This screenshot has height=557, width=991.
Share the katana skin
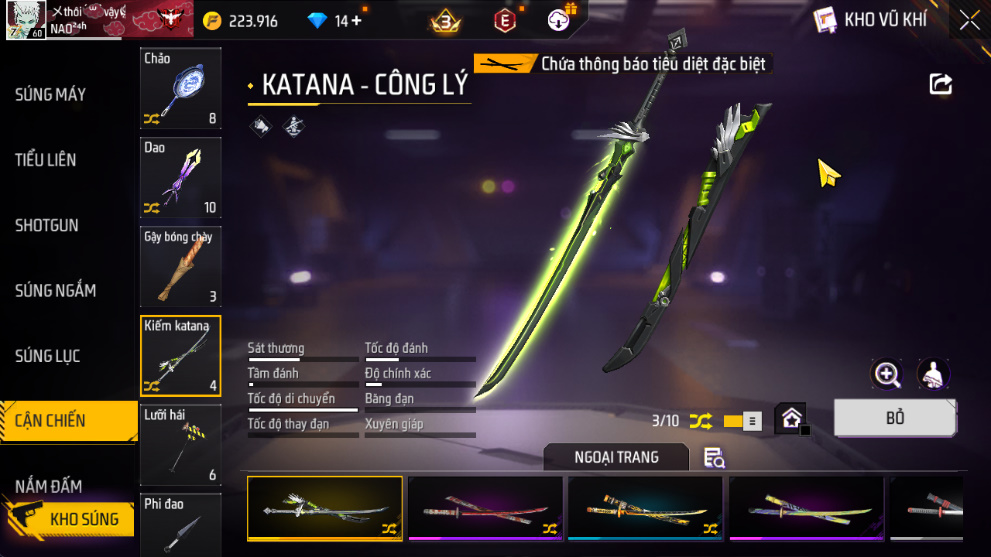(x=940, y=84)
